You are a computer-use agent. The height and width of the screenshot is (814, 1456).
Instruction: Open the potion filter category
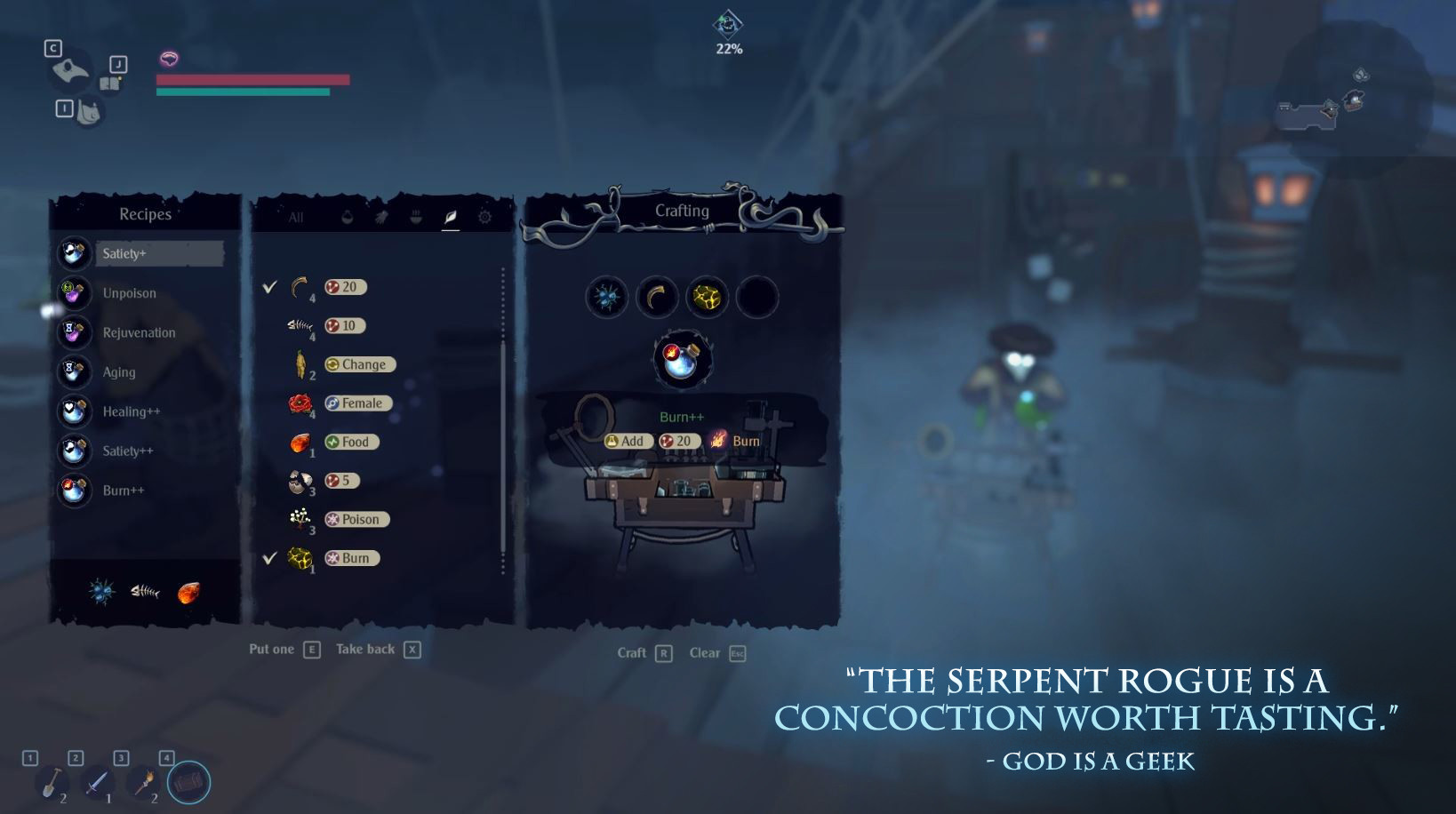pyautogui.click(x=348, y=217)
